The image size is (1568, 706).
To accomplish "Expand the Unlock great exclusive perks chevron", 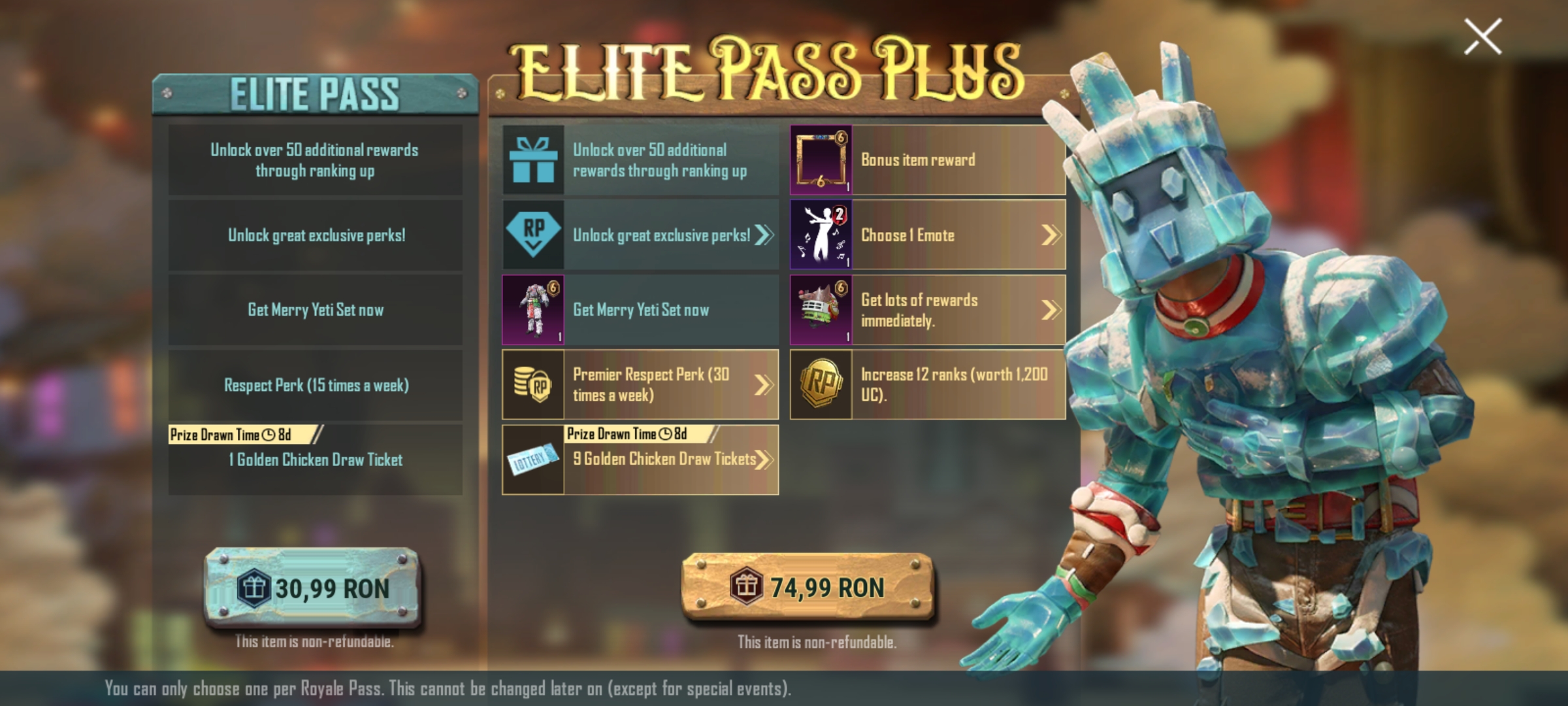I will pos(763,235).
